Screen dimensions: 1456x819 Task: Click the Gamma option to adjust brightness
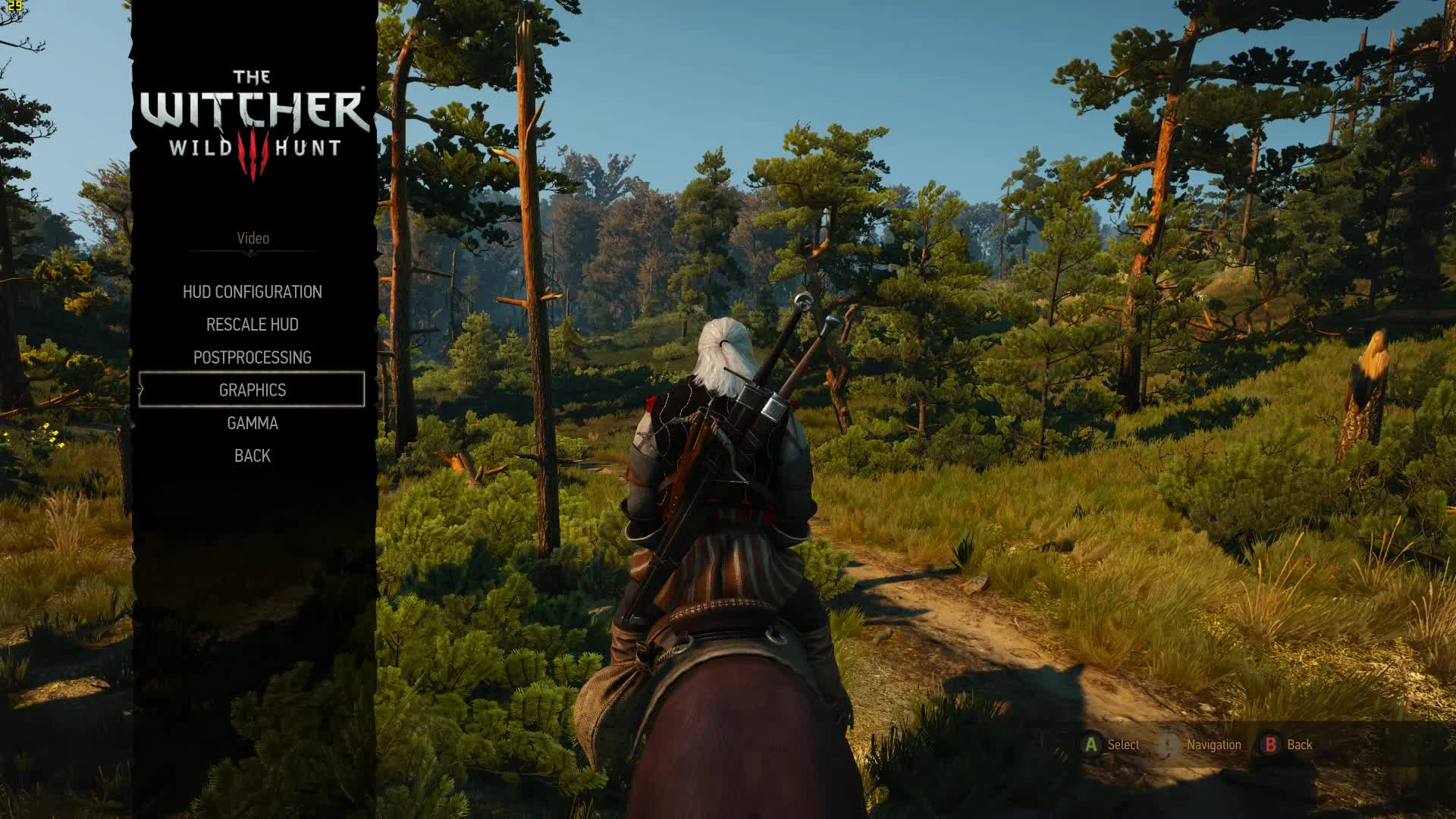(x=253, y=422)
